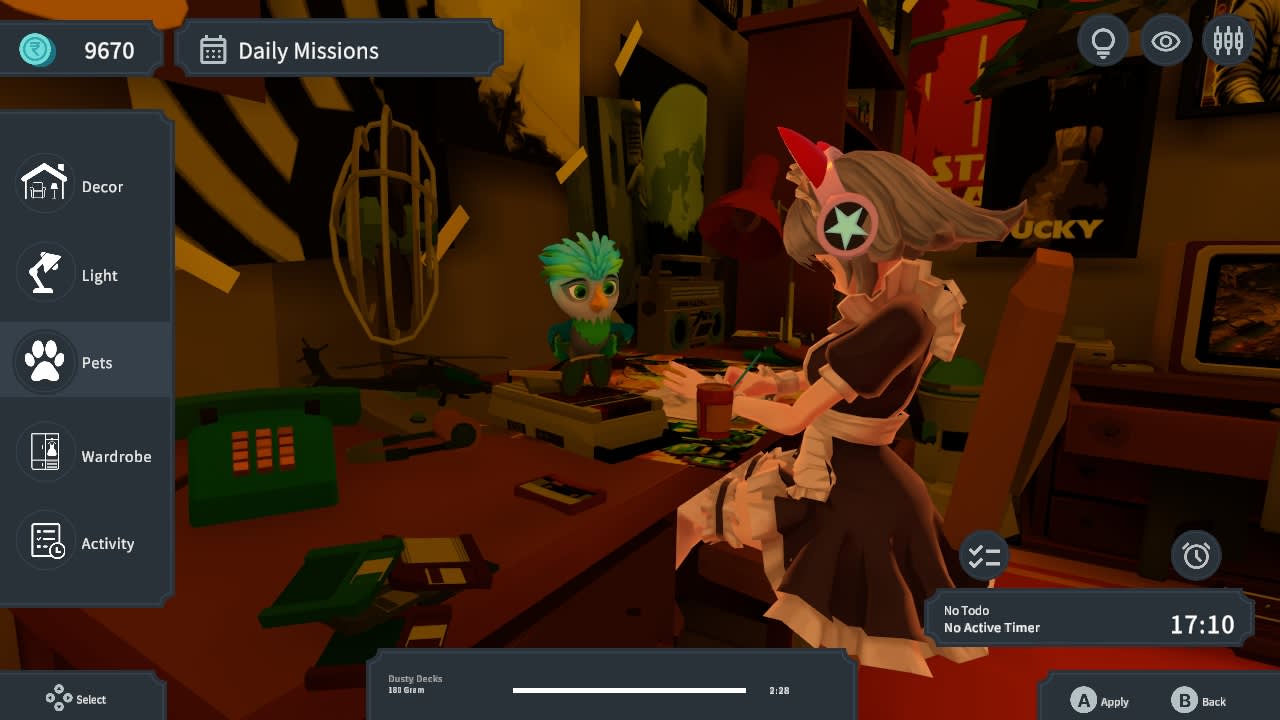Open the Wardrobe menu
Viewport: 1280px width, 720px height.
click(86, 456)
